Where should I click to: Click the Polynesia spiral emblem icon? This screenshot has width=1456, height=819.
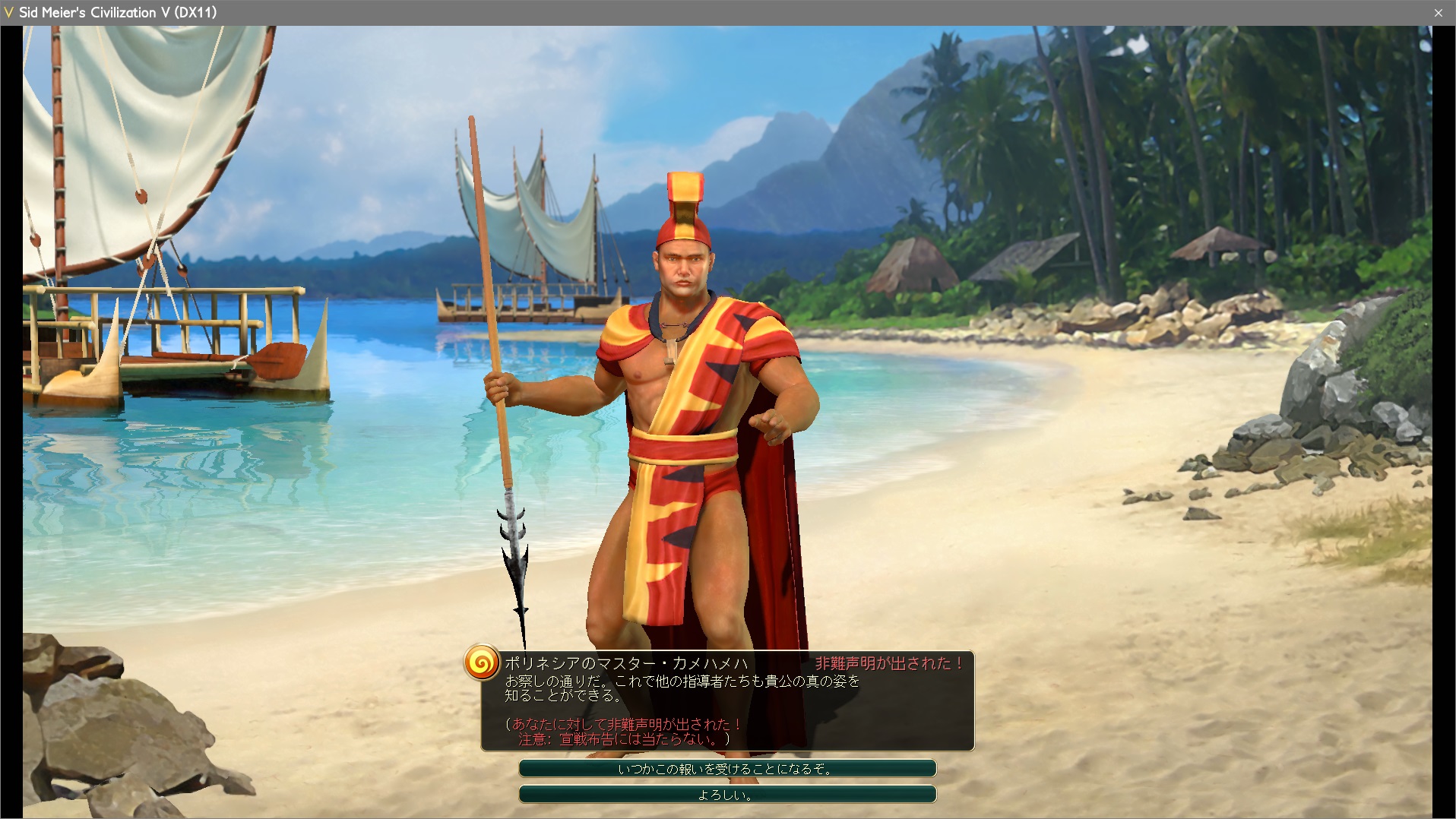(x=482, y=662)
